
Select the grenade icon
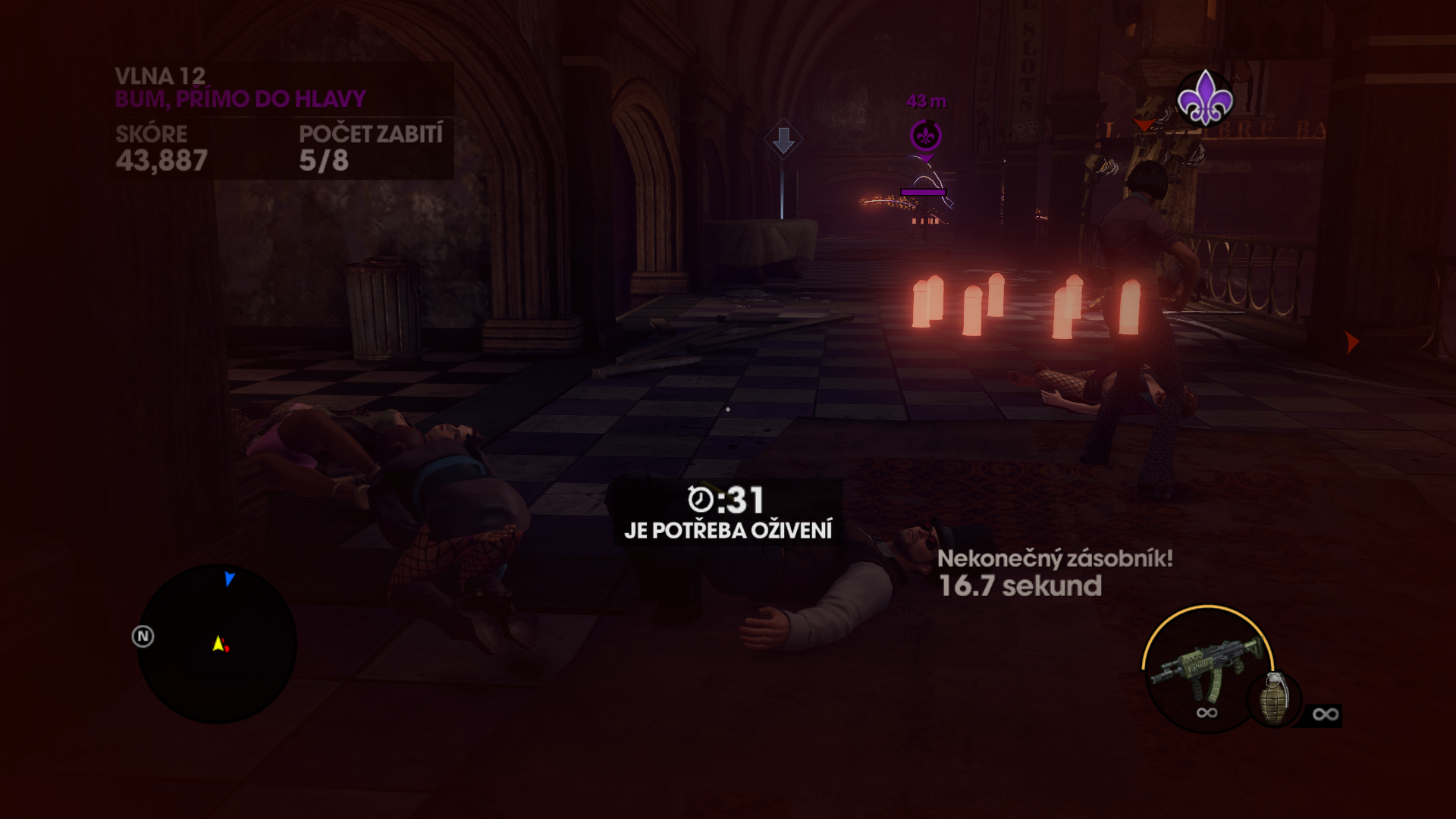pos(1275,699)
